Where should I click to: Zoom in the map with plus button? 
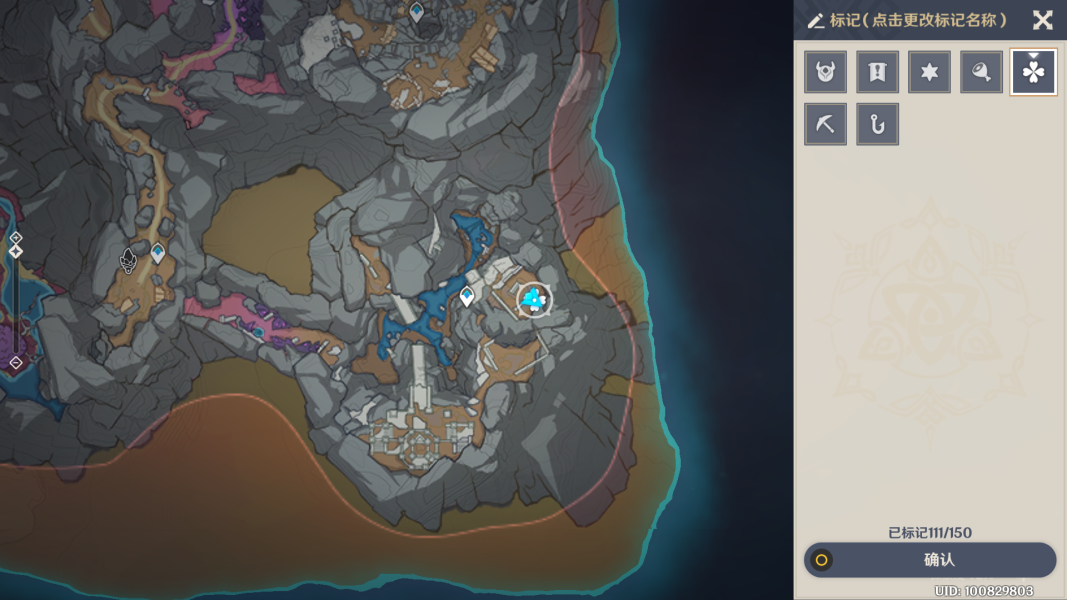(16, 237)
